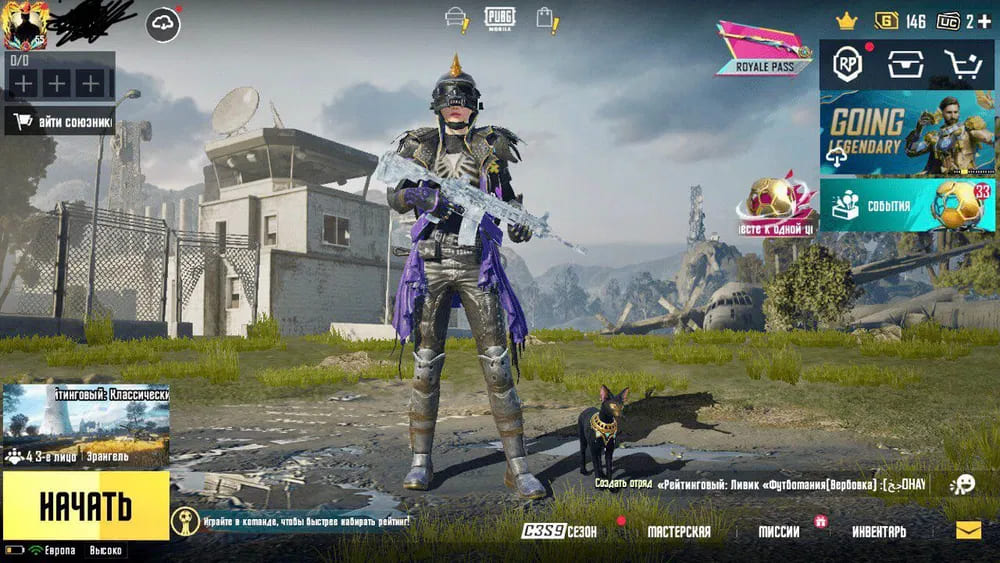
Task: Go to the Мастерская workshop
Action: coord(679,532)
